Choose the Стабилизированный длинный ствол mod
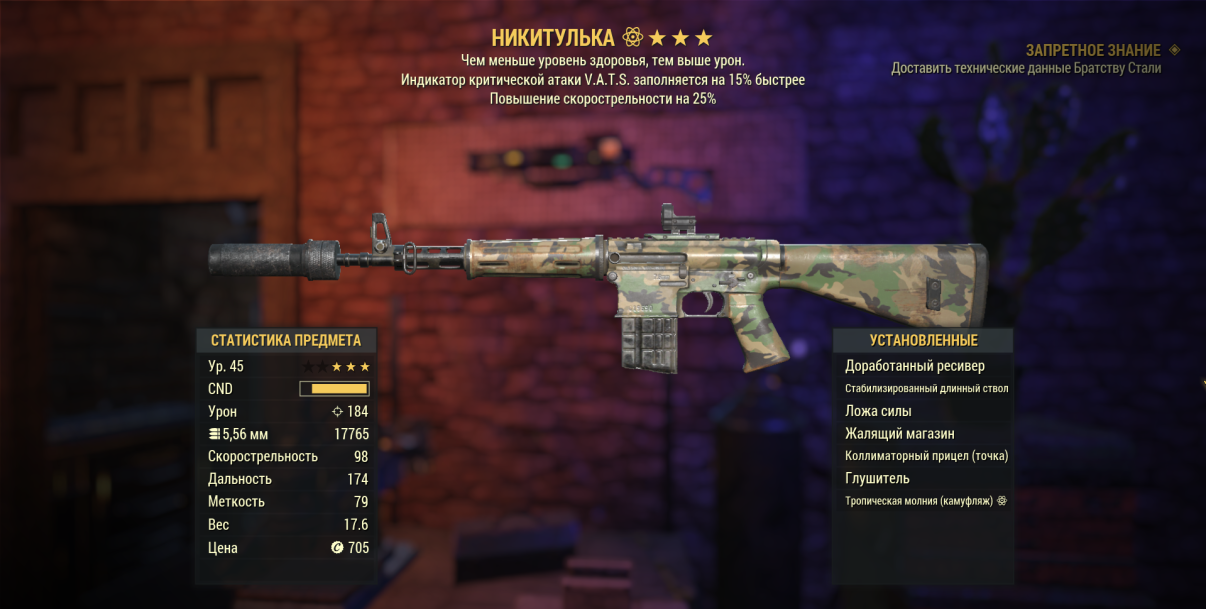The image size is (1206, 609). coord(926,389)
